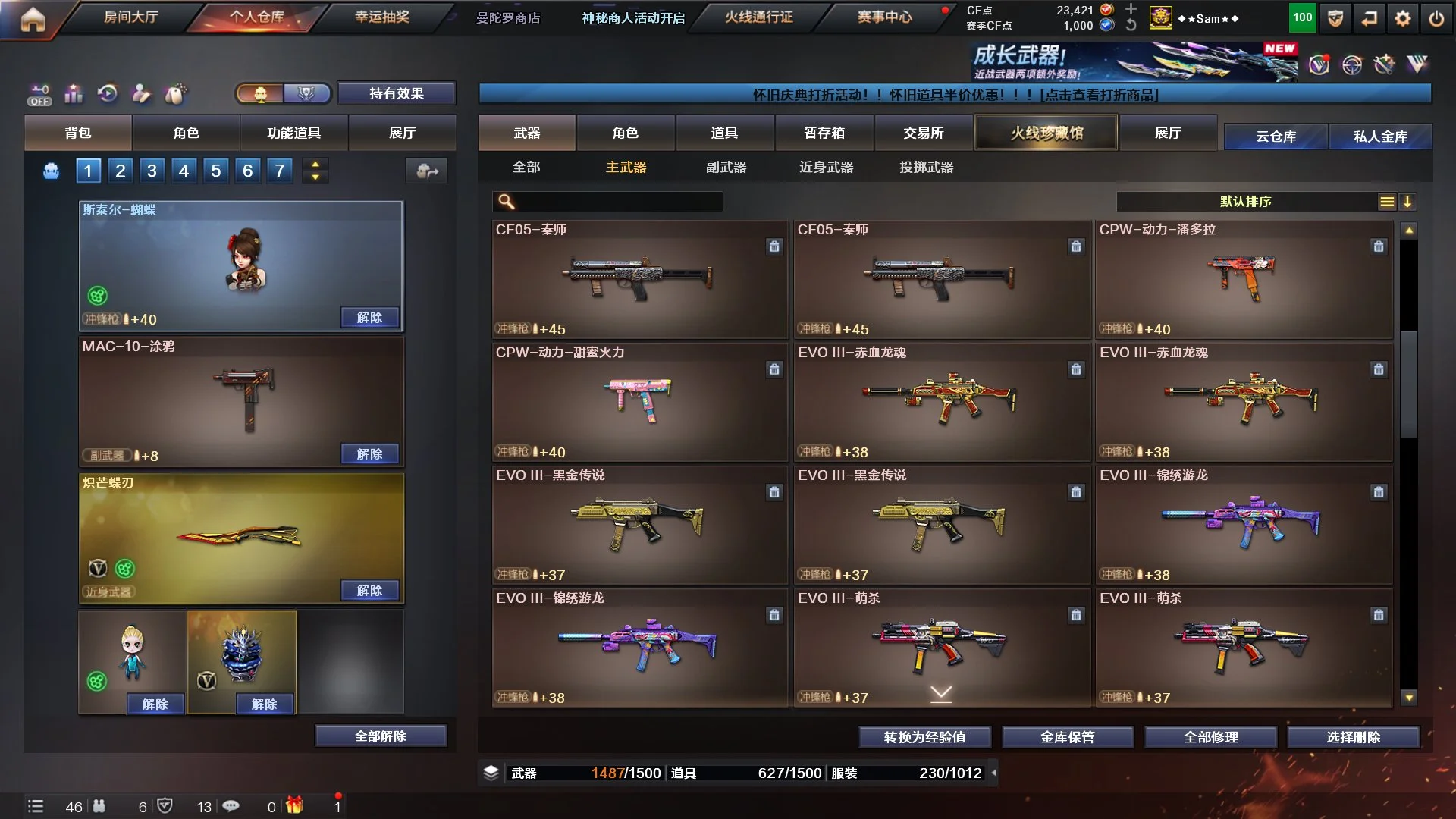
Task: Click the gear settings icon
Action: point(1403,18)
